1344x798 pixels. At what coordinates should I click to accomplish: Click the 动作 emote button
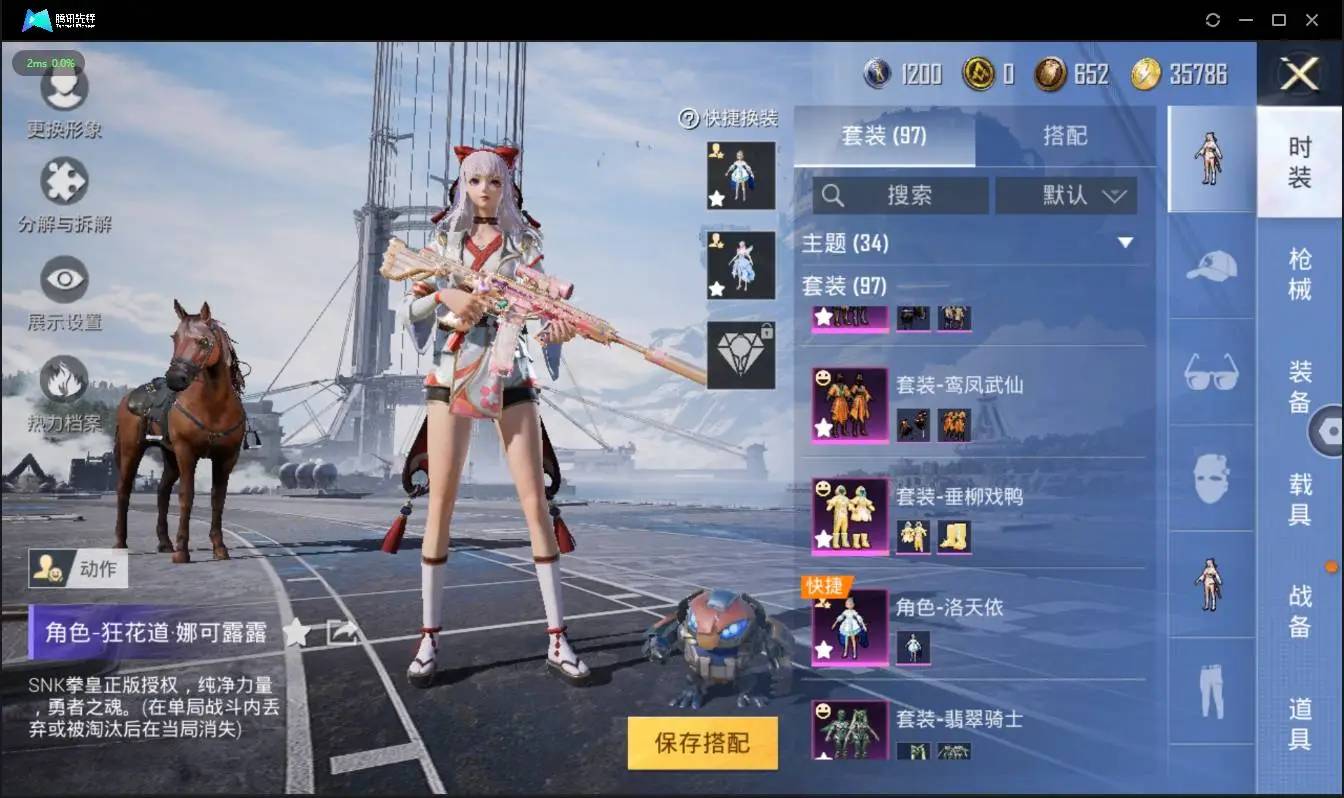click(x=78, y=568)
